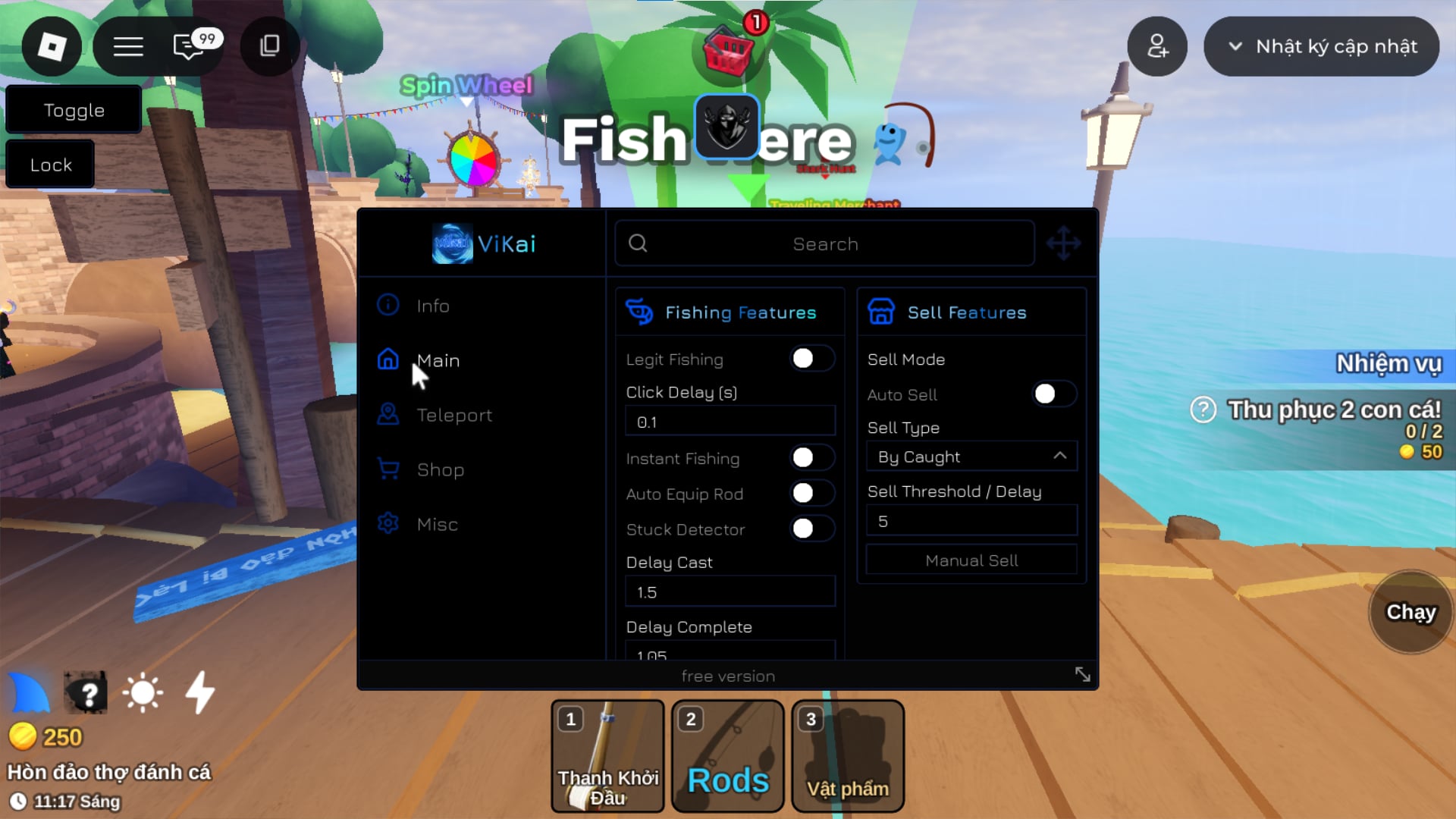Open the Info tab in ViKai

coord(432,306)
